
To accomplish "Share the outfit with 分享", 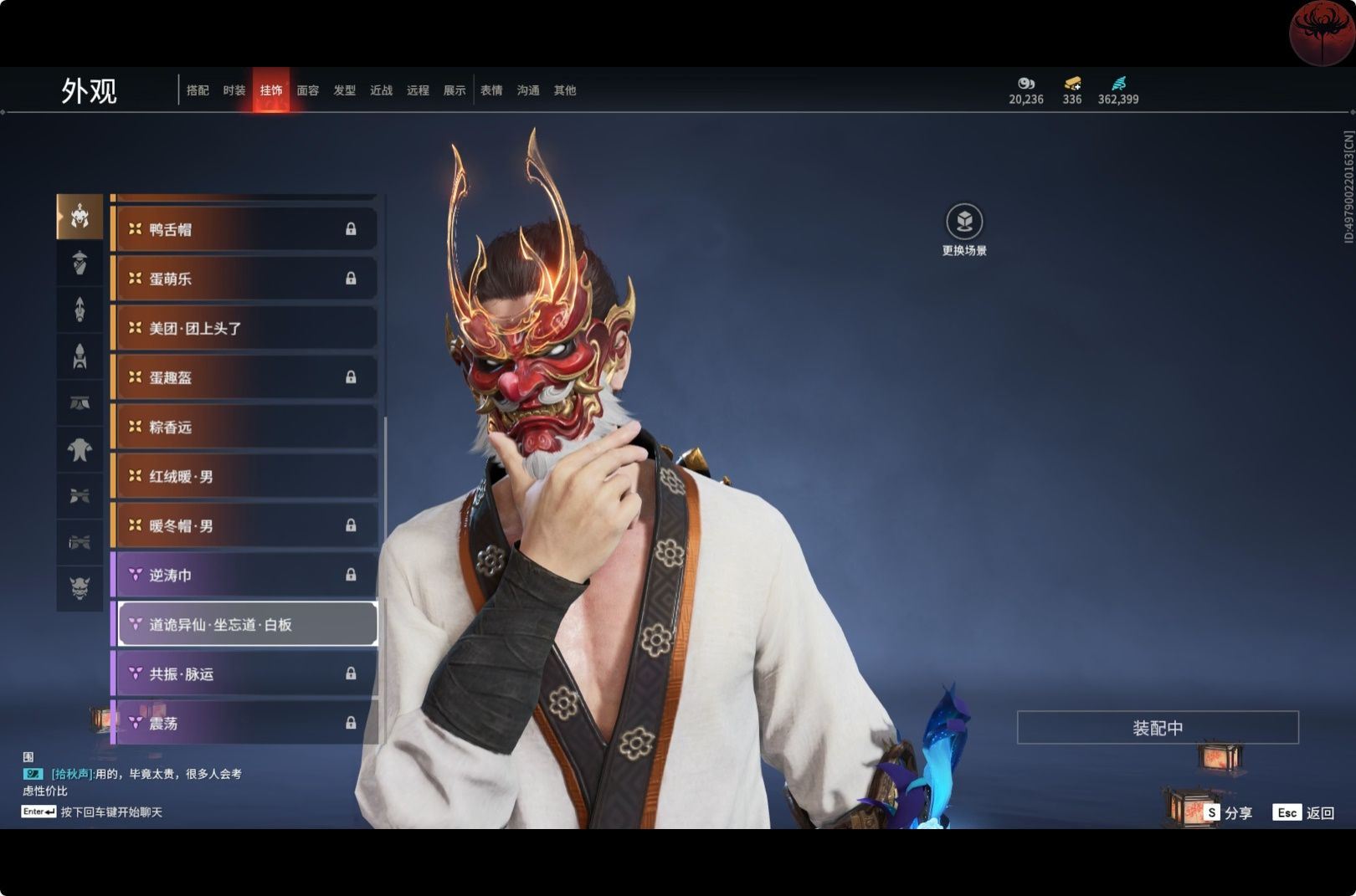I will (x=1229, y=812).
